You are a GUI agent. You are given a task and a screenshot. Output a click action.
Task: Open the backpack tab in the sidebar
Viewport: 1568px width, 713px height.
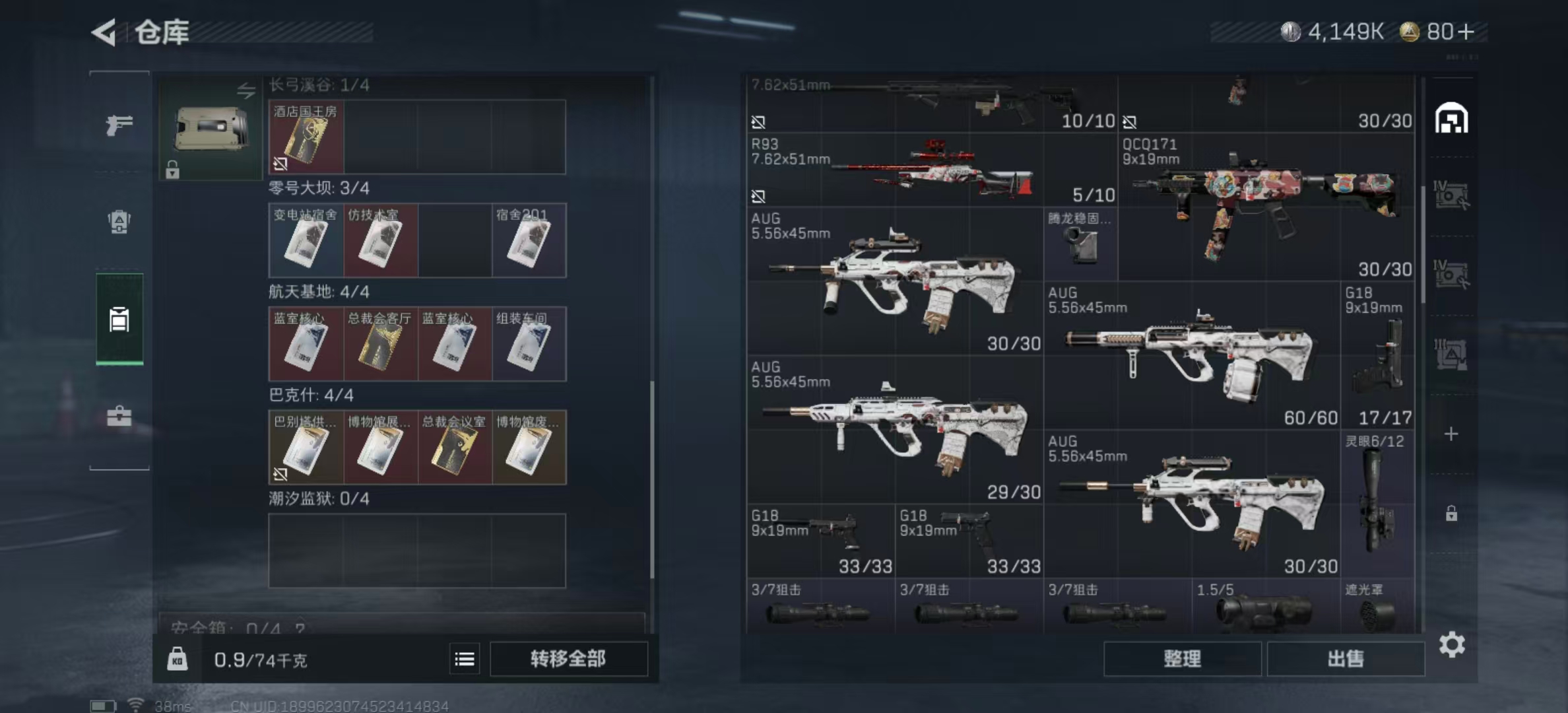pyautogui.click(x=119, y=222)
